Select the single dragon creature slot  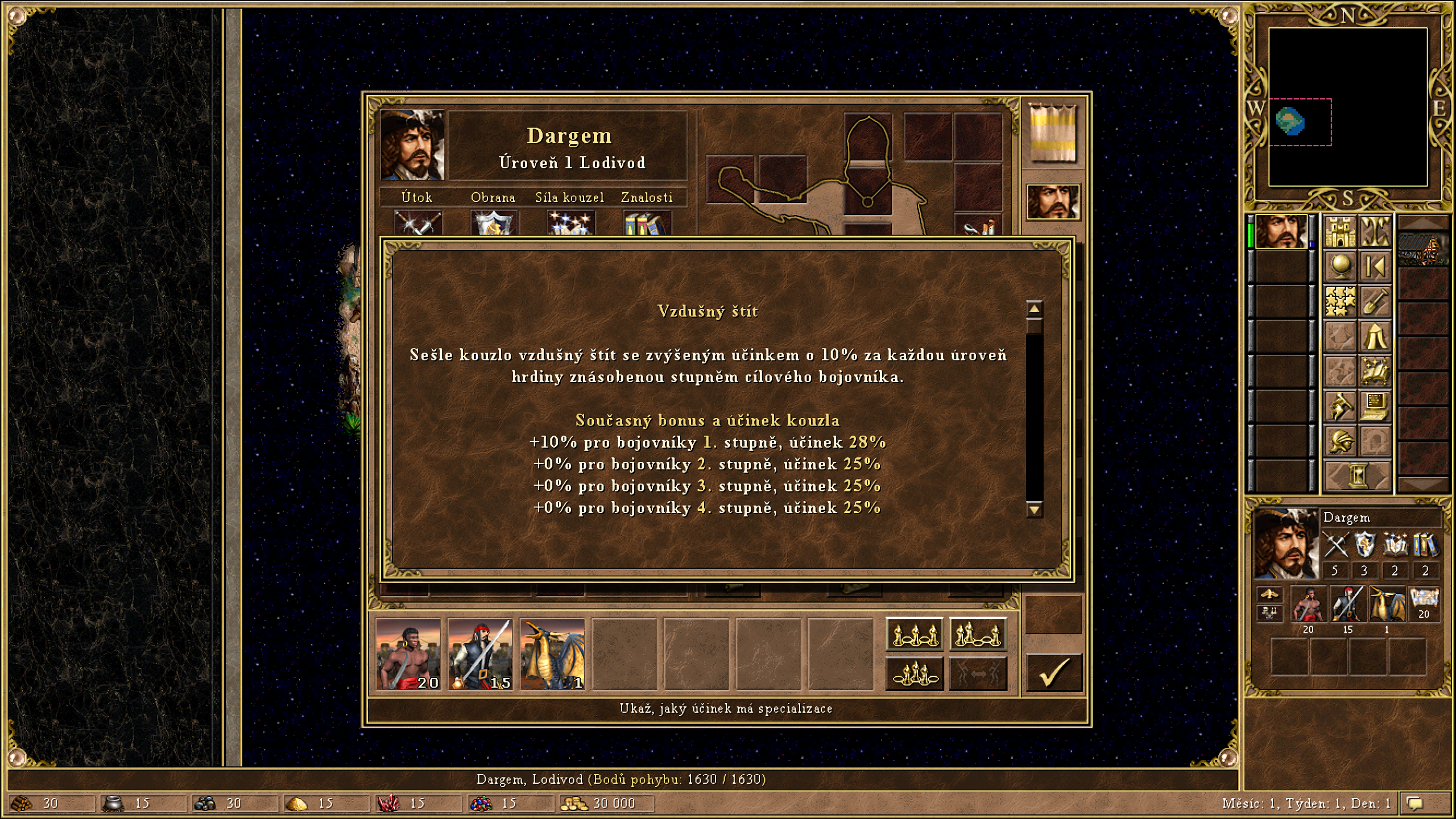click(552, 655)
